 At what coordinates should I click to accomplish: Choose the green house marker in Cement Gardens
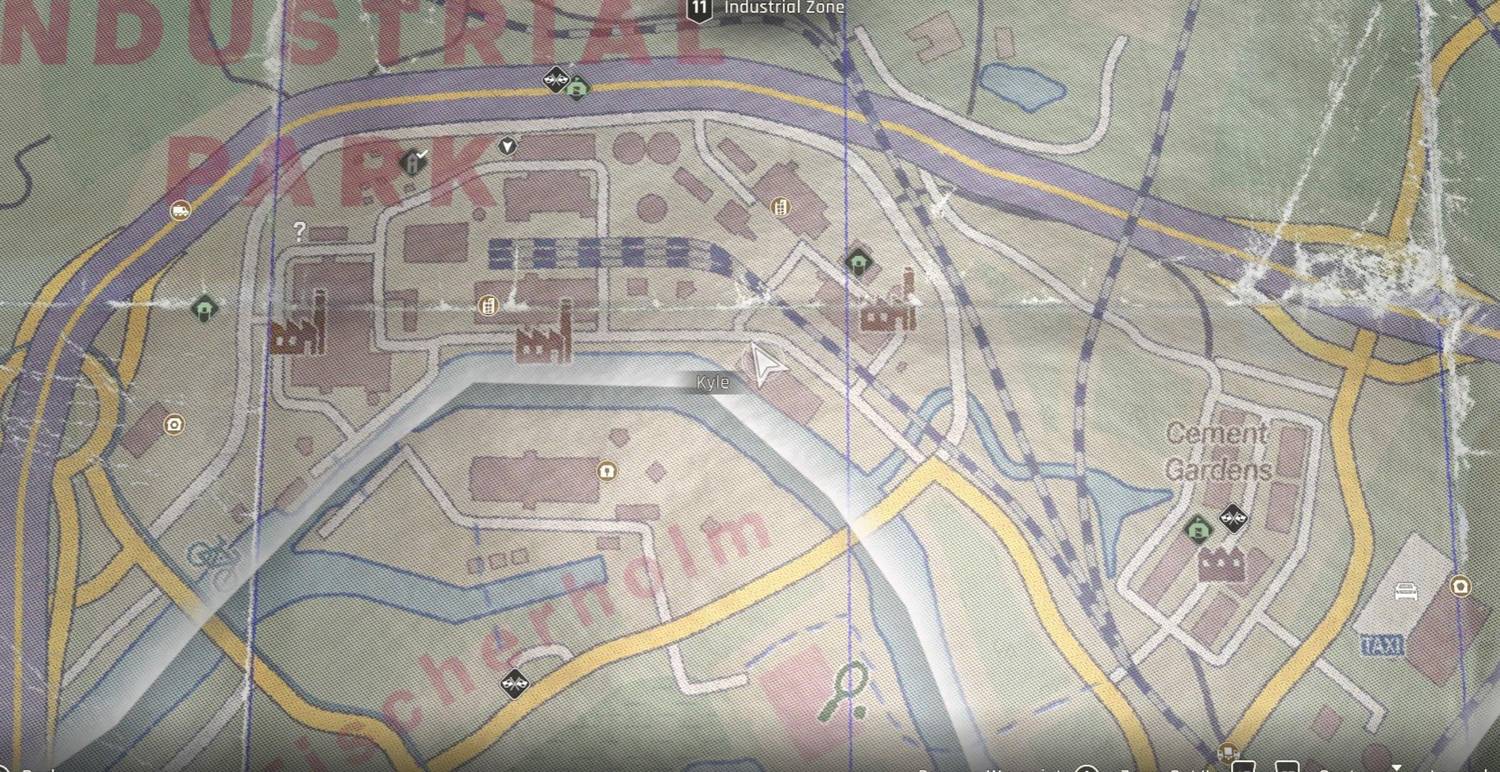click(1197, 529)
